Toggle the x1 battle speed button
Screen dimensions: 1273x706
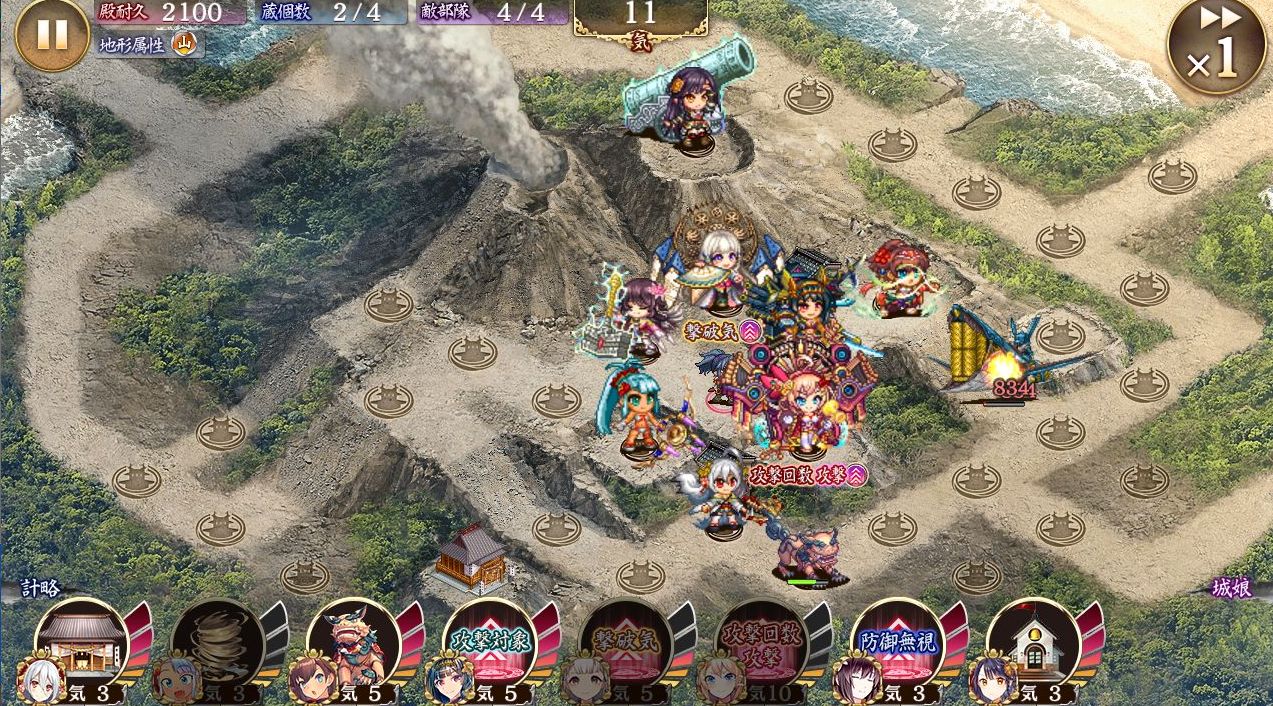coord(1216,47)
